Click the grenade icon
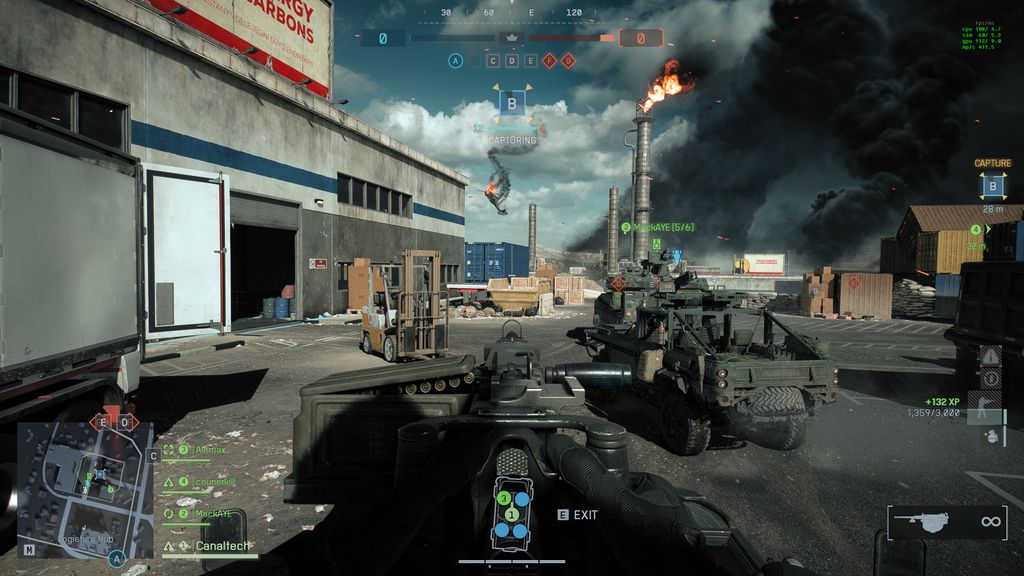This screenshot has height=576, width=1024. 990,437
